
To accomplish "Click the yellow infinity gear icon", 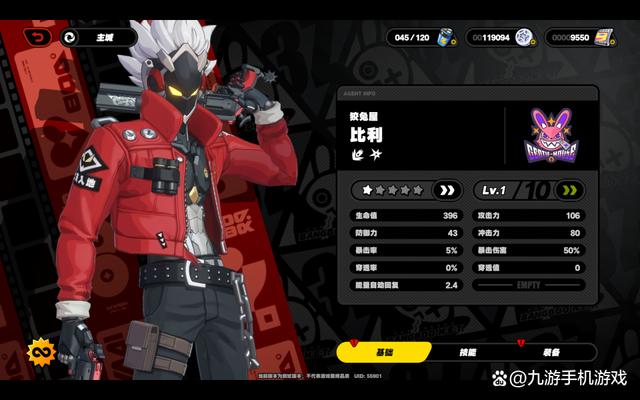I will click(x=42, y=352).
